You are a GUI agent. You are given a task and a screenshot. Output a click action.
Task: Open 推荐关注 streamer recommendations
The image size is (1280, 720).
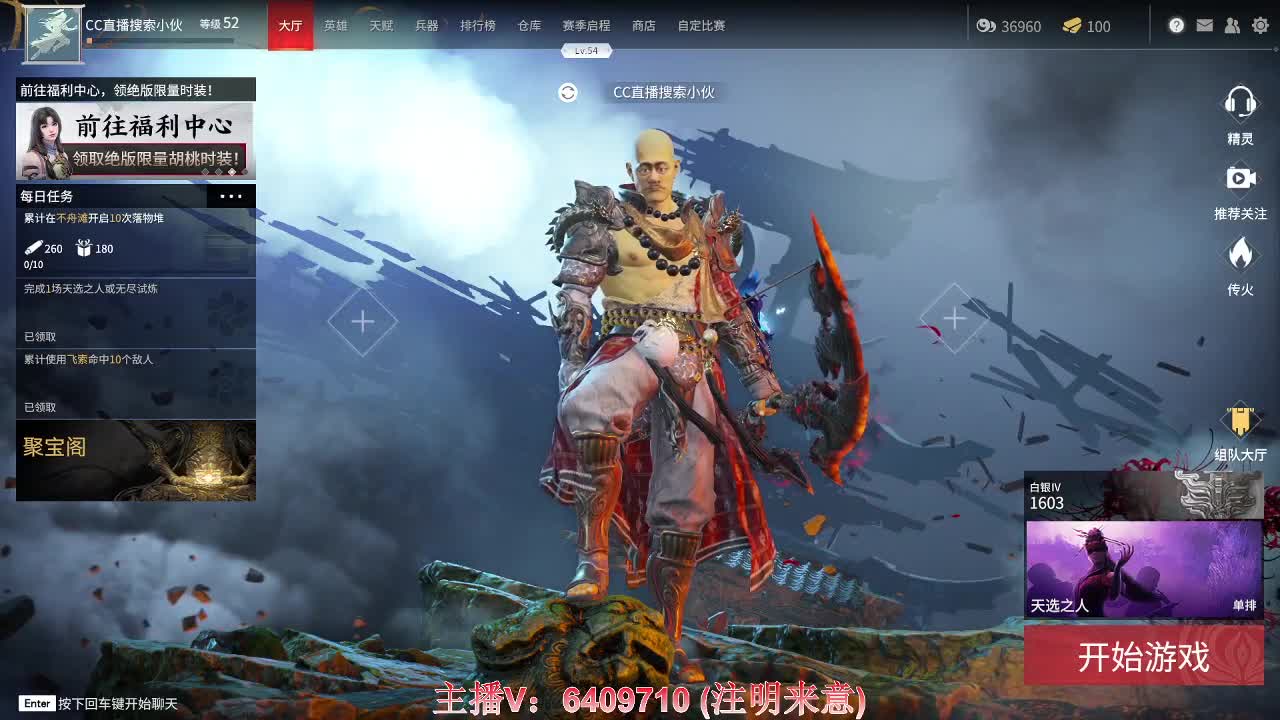(x=1241, y=188)
